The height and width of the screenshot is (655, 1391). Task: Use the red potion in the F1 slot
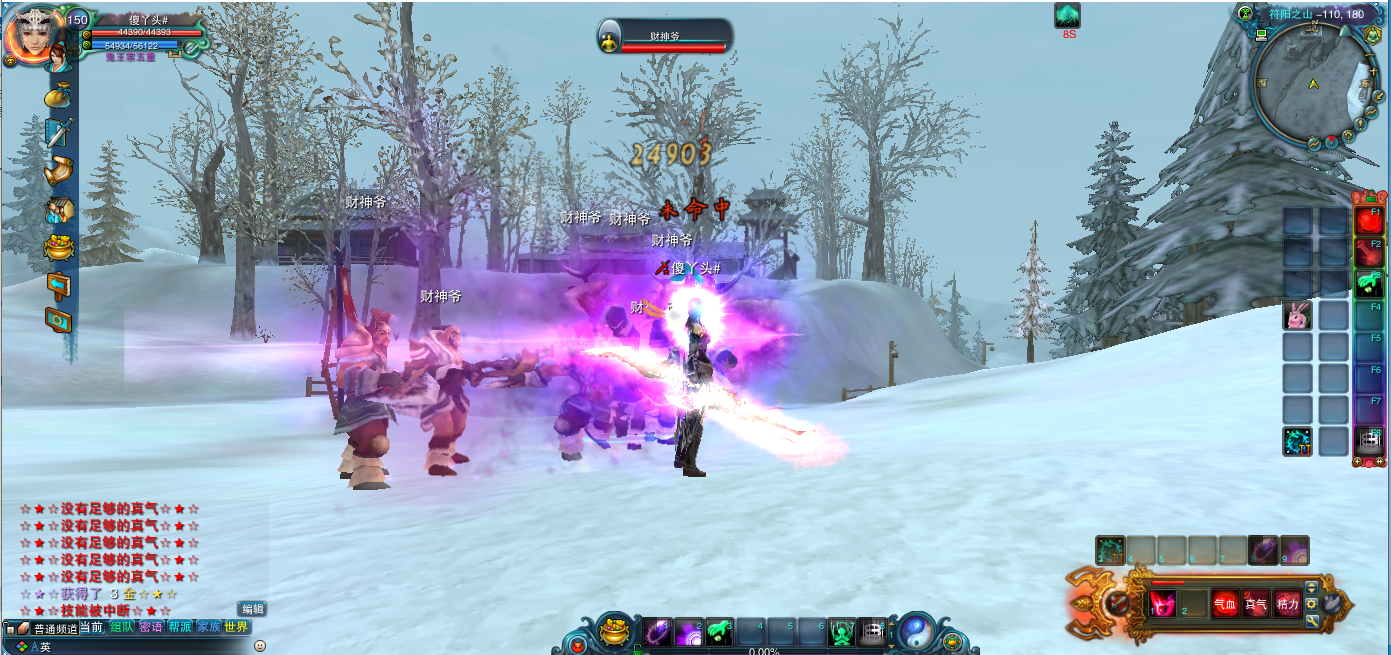tap(1368, 221)
